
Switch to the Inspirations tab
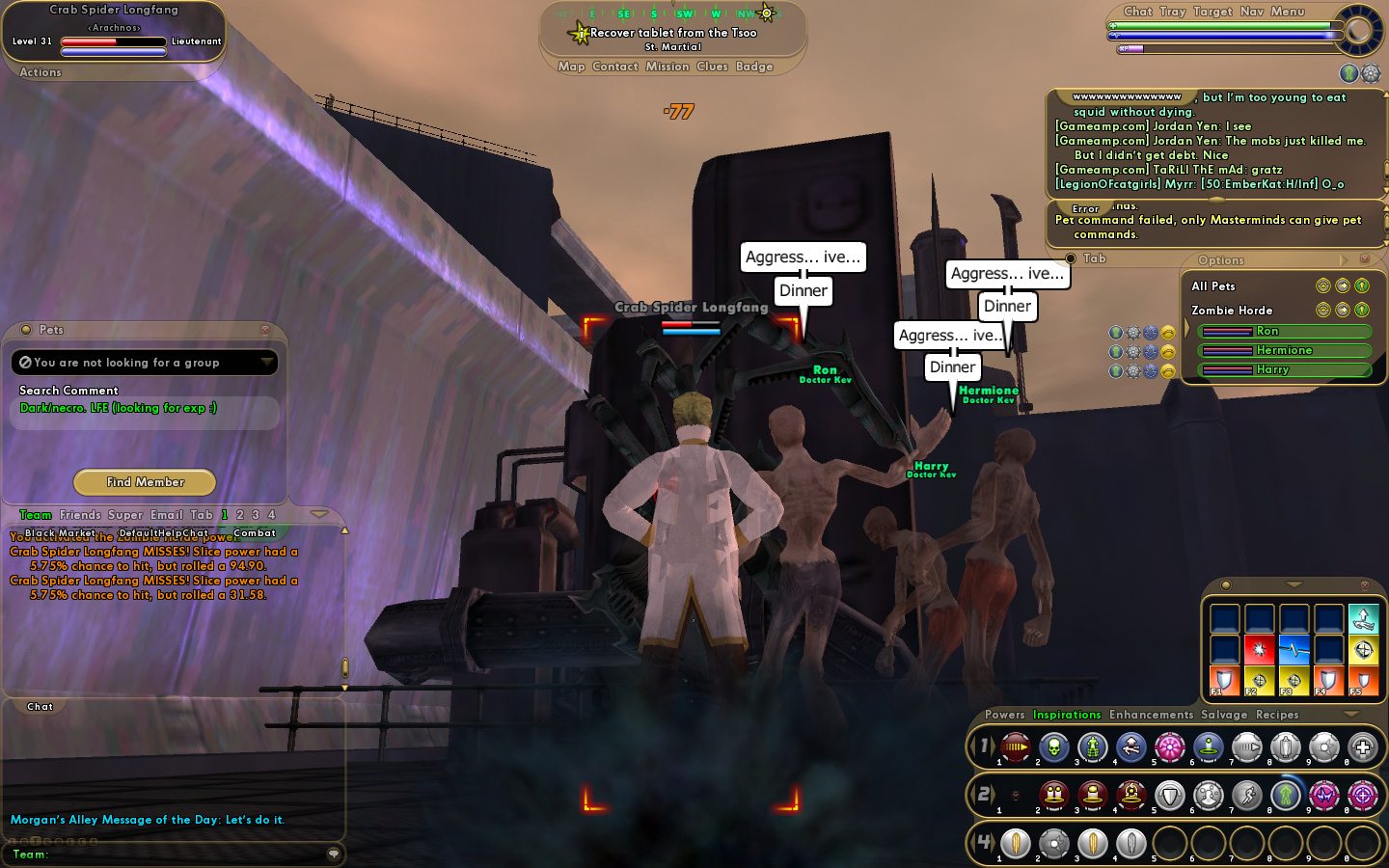click(x=1067, y=715)
